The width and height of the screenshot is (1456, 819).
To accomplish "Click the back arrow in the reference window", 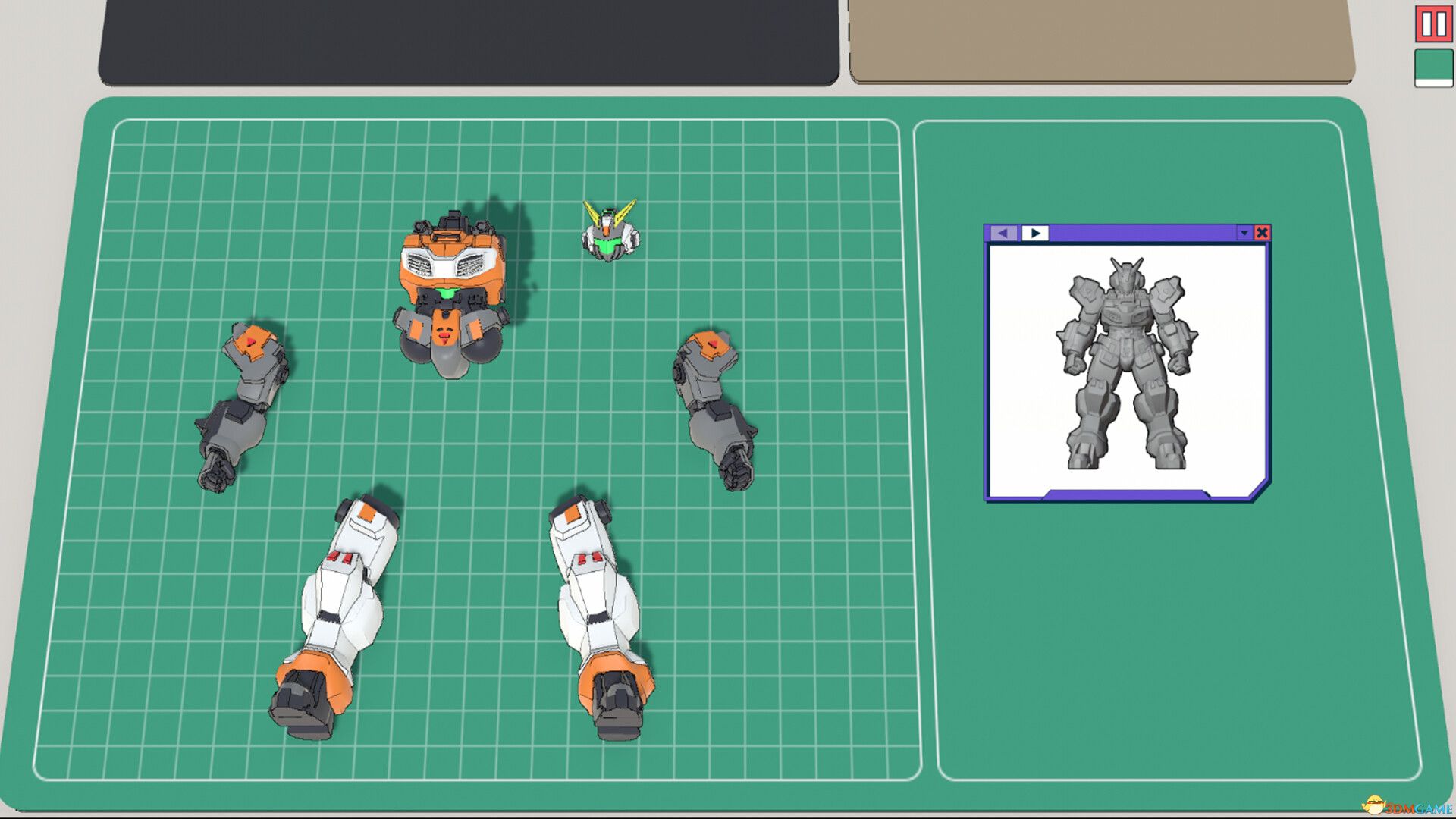I will pos(1003,233).
